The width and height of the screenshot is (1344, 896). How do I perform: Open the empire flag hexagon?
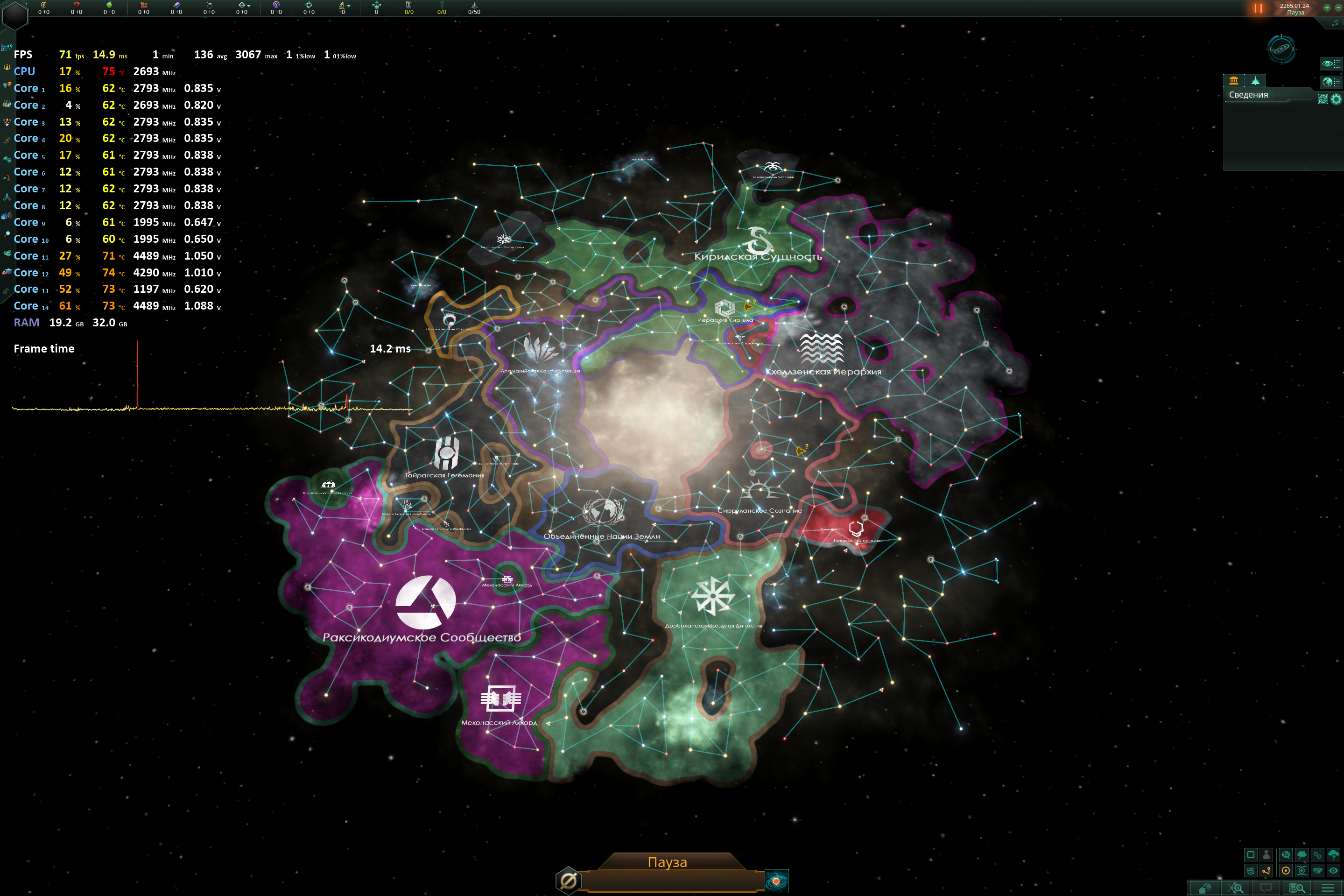[15, 15]
